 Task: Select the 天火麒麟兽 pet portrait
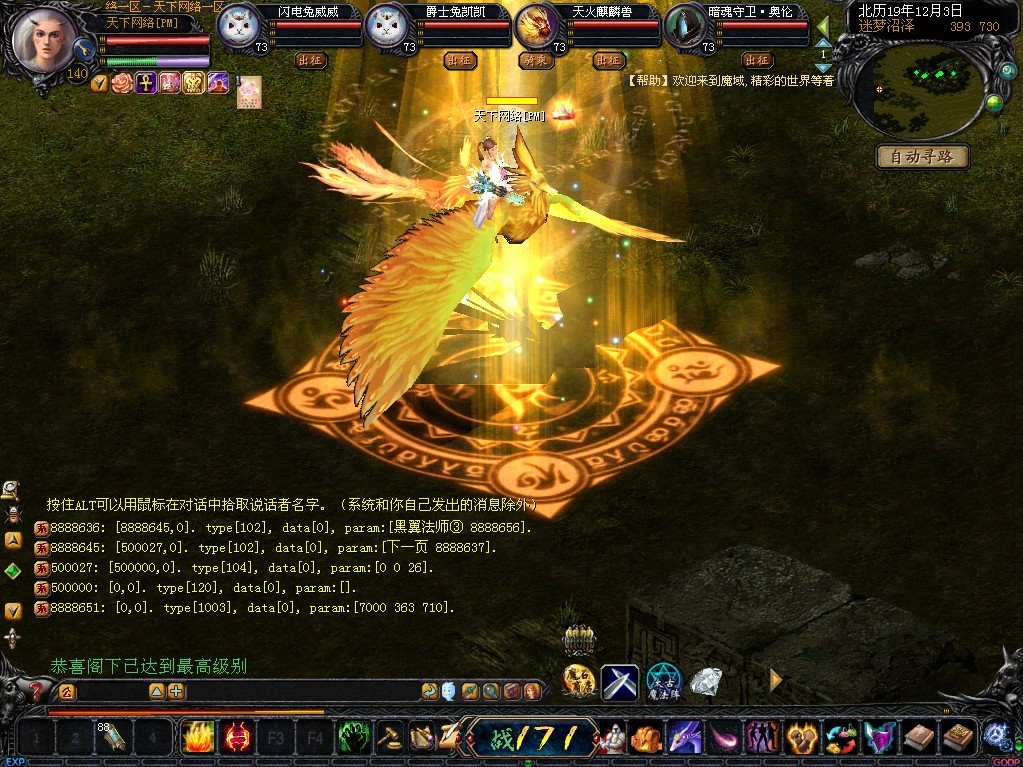pyautogui.click(x=538, y=25)
